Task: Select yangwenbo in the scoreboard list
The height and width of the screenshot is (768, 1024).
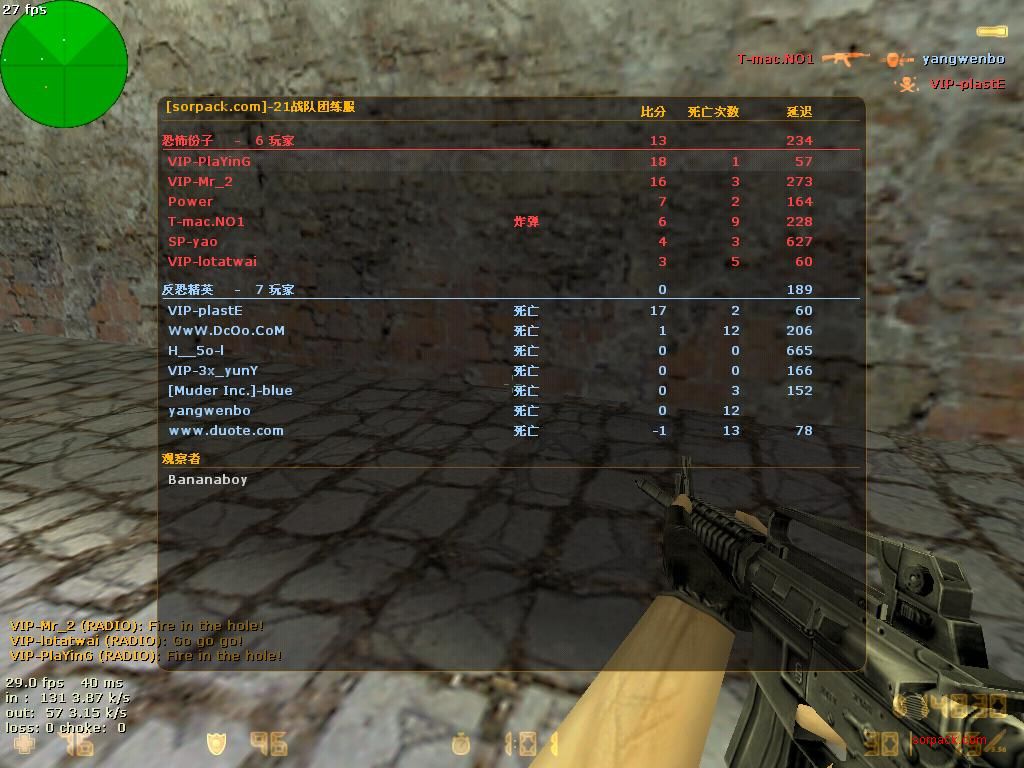Action: (x=209, y=410)
